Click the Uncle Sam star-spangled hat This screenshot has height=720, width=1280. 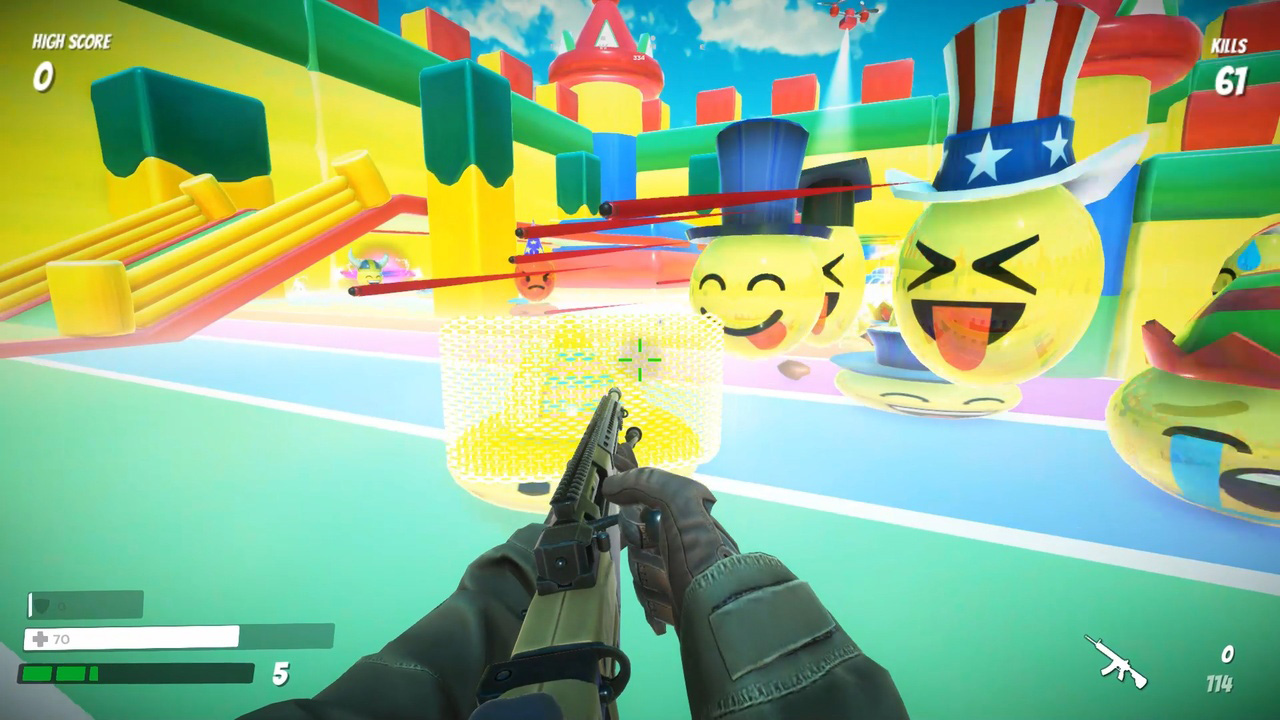1010,90
